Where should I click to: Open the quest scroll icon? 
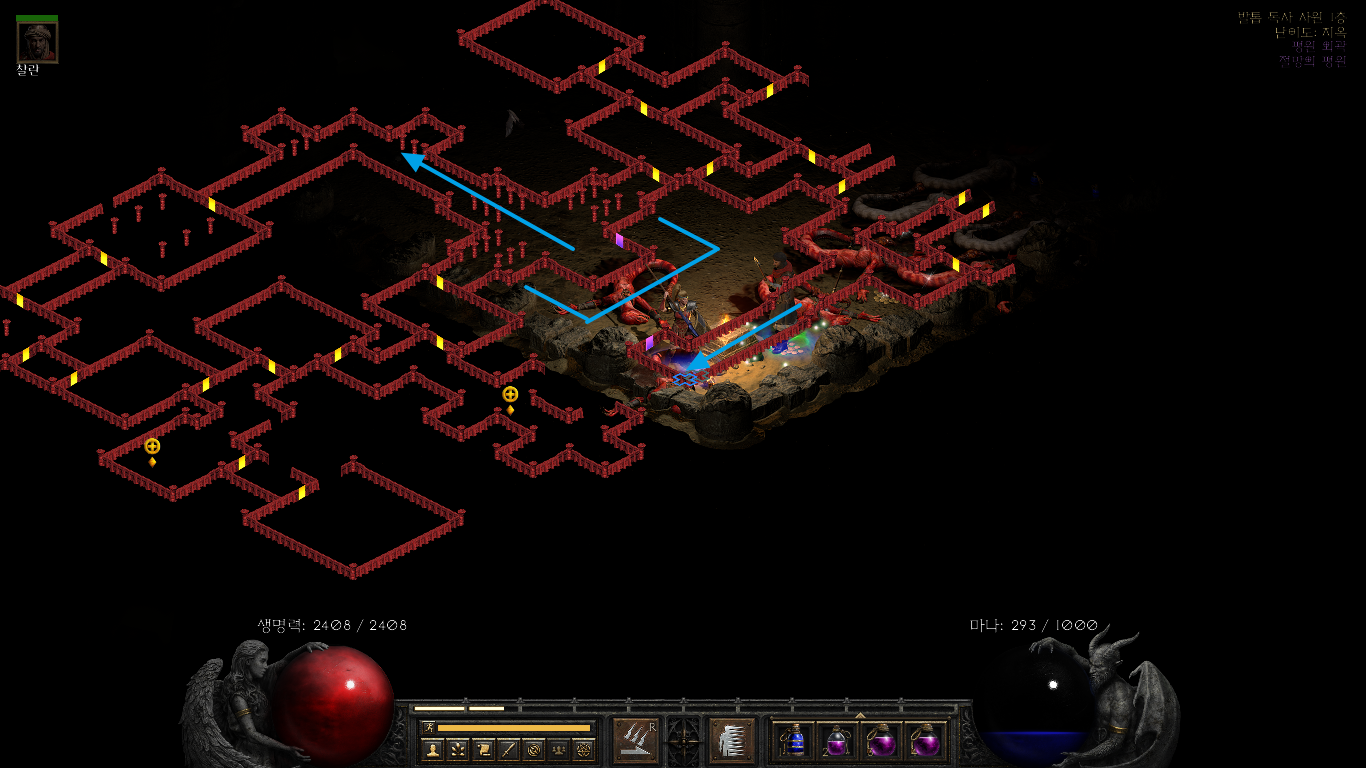click(482, 749)
